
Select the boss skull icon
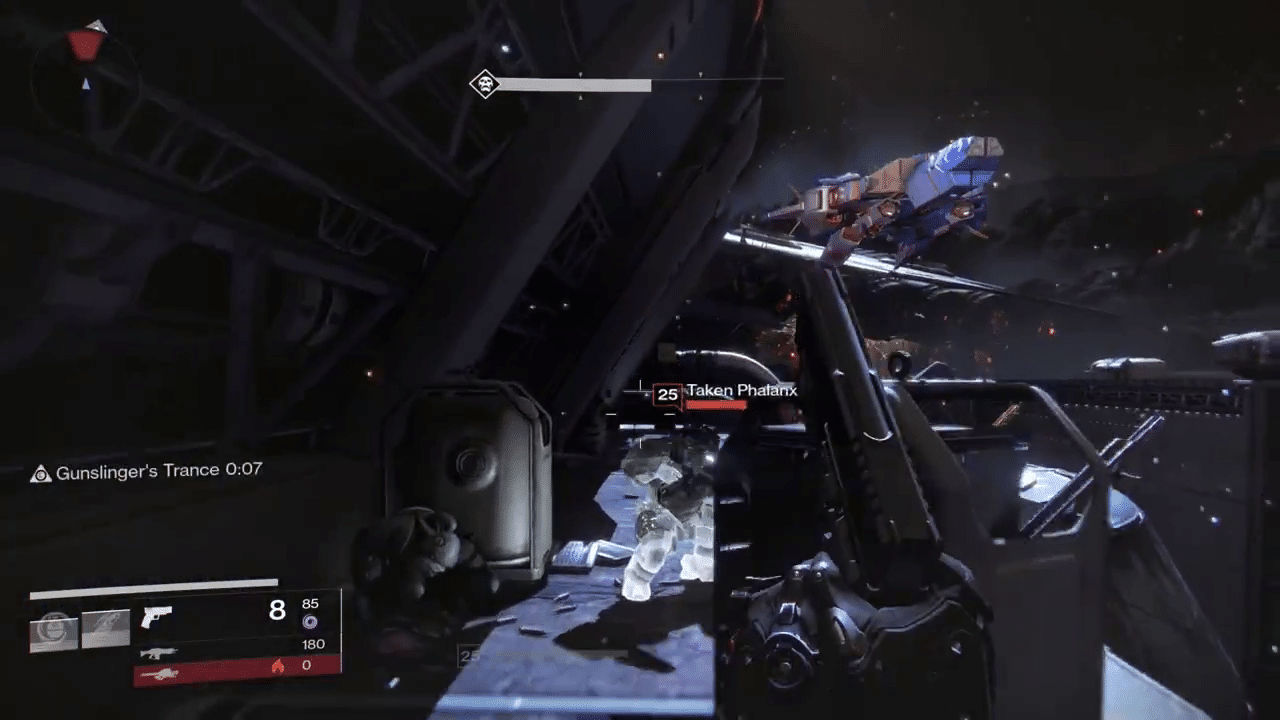coord(485,85)
